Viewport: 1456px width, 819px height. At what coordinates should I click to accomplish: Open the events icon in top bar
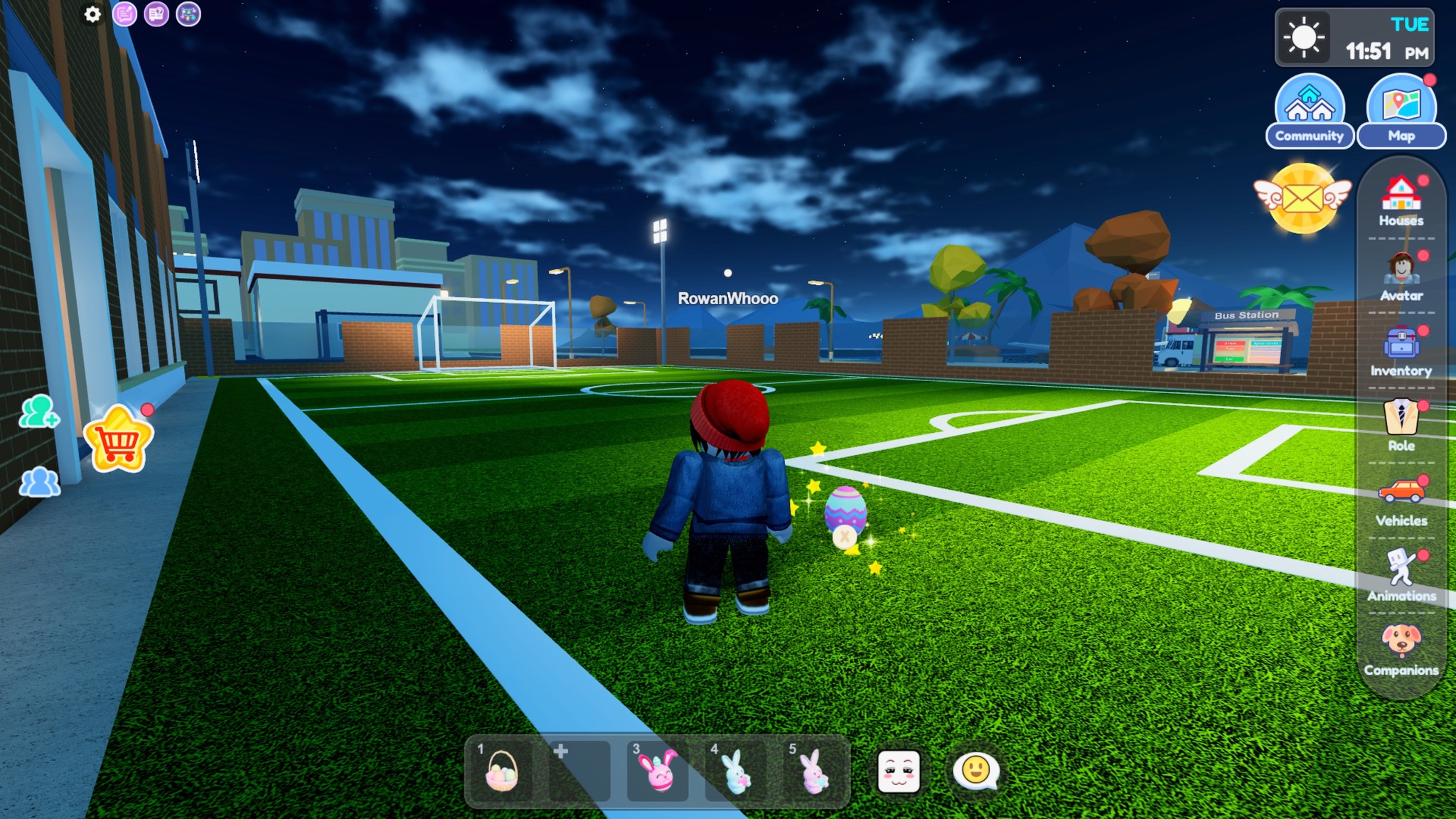(188, 15)
